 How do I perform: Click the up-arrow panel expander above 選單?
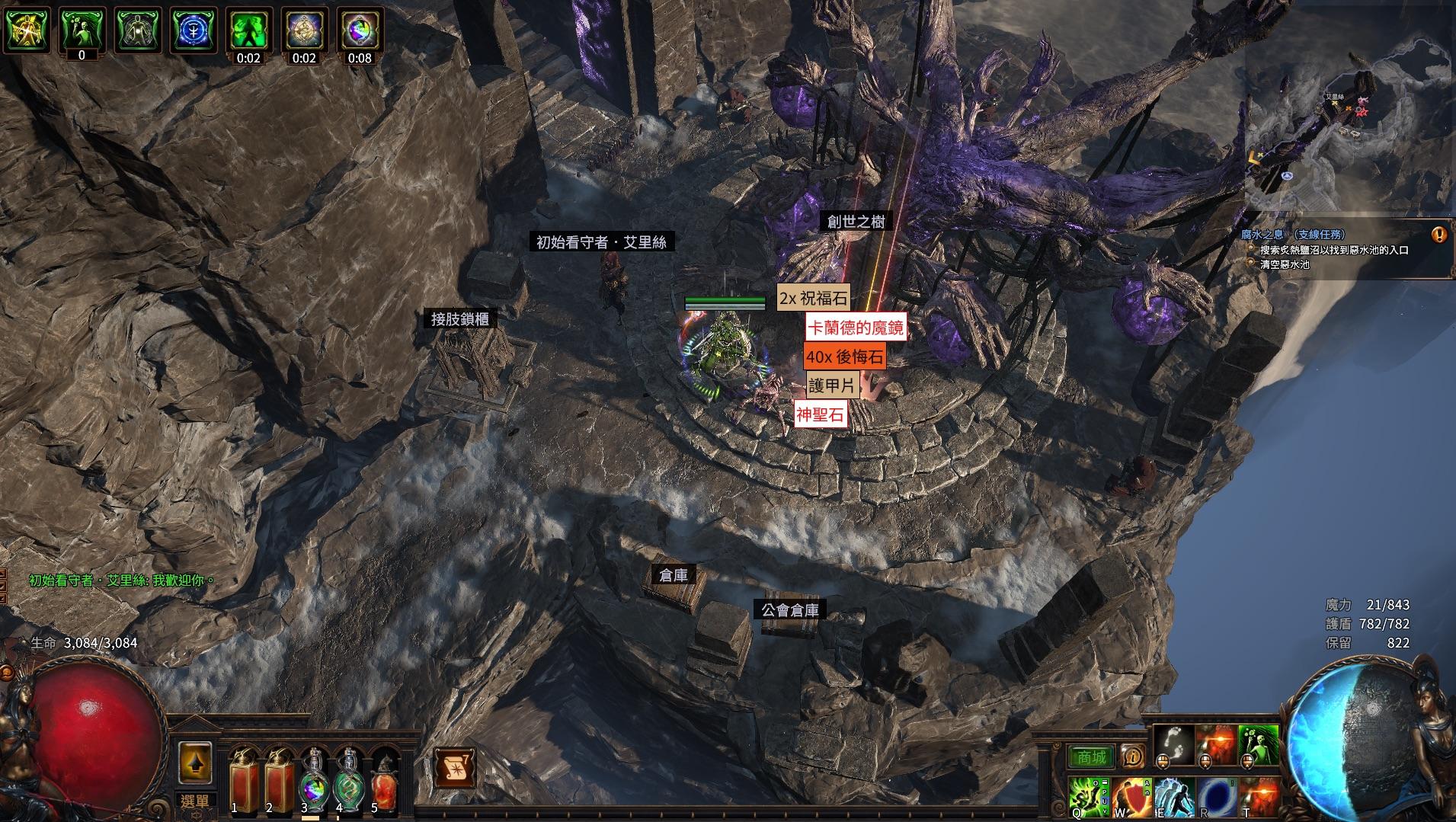pyautogui.click(x=197, y=763)
